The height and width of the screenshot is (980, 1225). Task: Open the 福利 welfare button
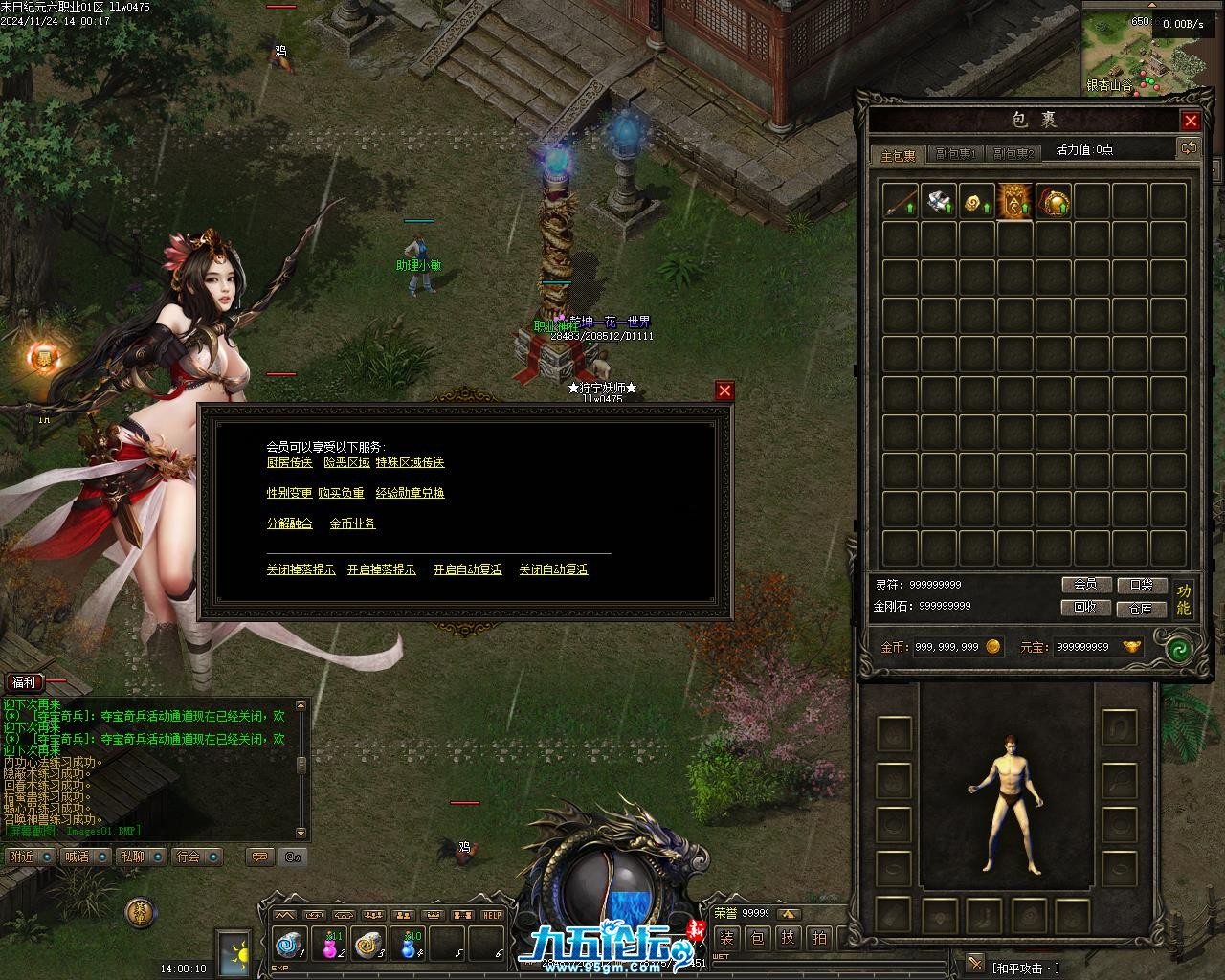(24, 682)
